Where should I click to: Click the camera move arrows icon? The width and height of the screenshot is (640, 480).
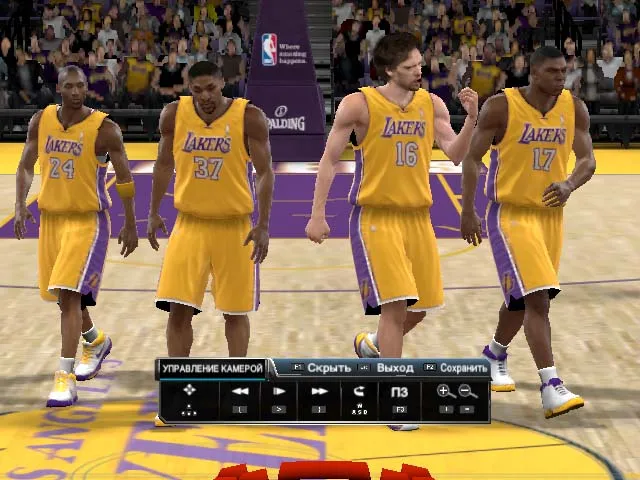pyautogui.click(x=190, y=392)
